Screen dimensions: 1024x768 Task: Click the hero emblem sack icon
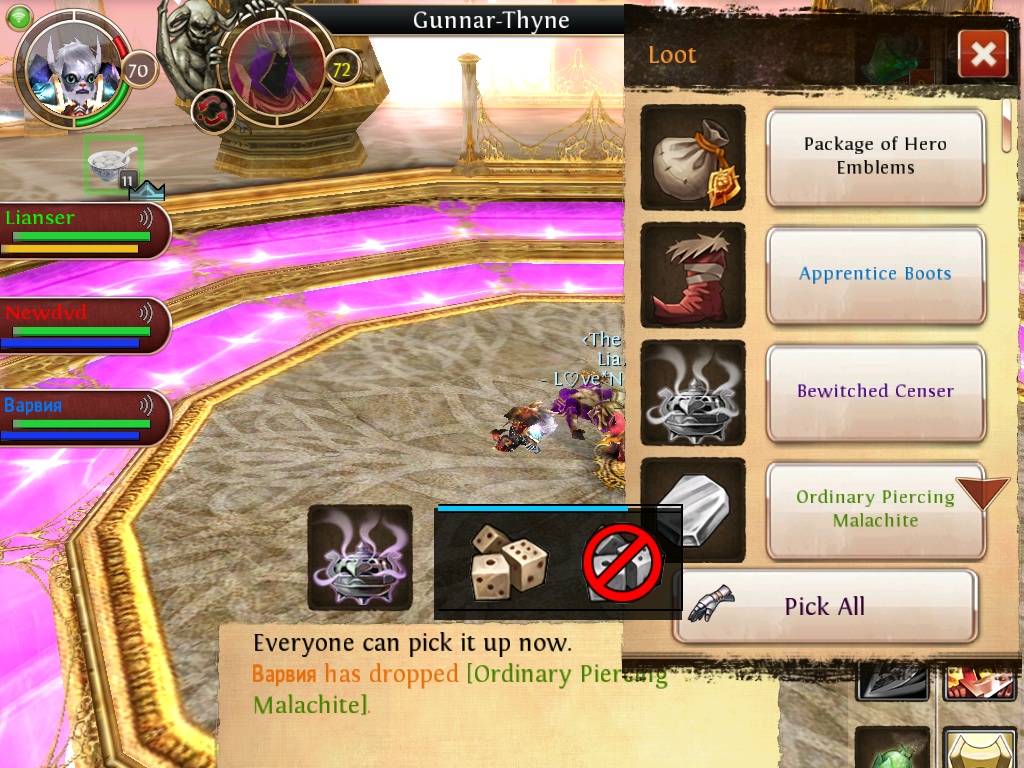pos(692,157)
